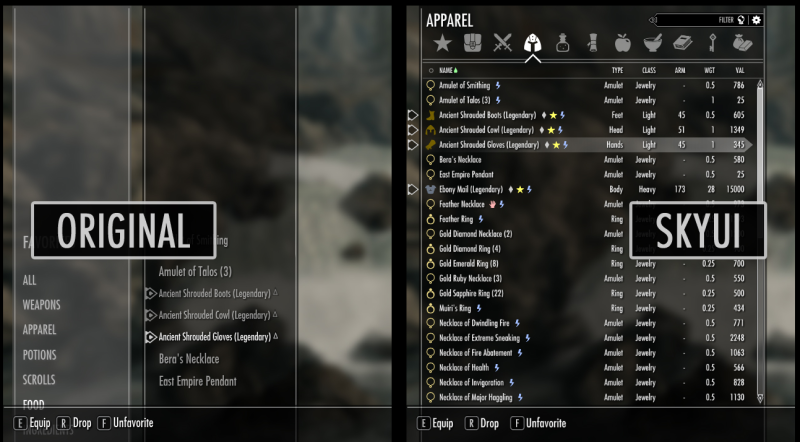Show ALL items category
This screenshot has width=800, height=442.
point(29,280)
